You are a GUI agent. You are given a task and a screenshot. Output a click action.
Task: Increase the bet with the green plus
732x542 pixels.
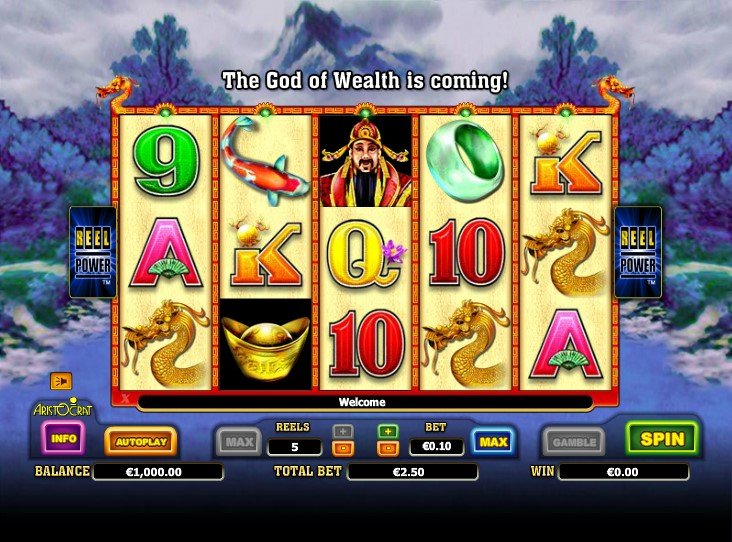click(x=387, y=431)
